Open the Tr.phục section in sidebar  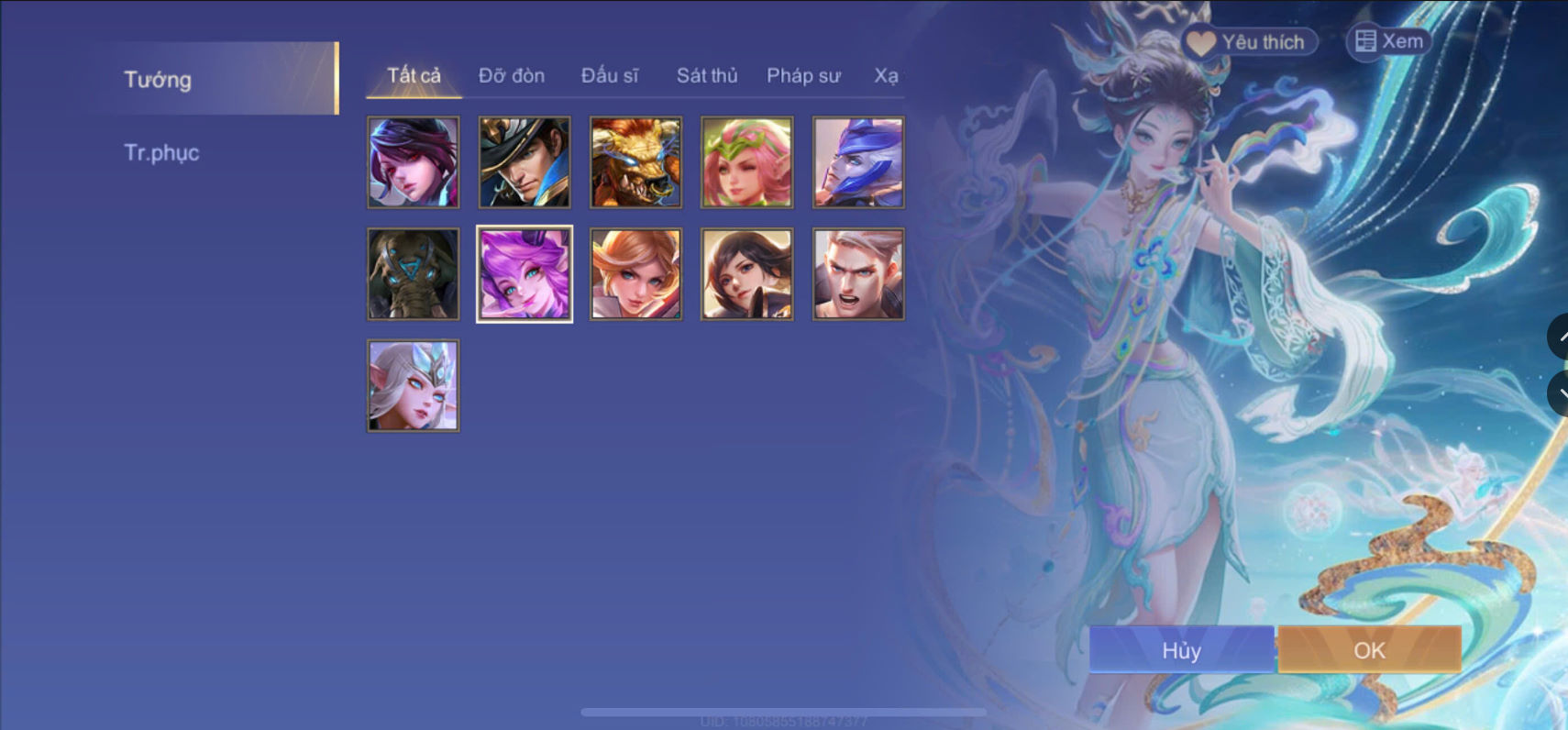162,152
